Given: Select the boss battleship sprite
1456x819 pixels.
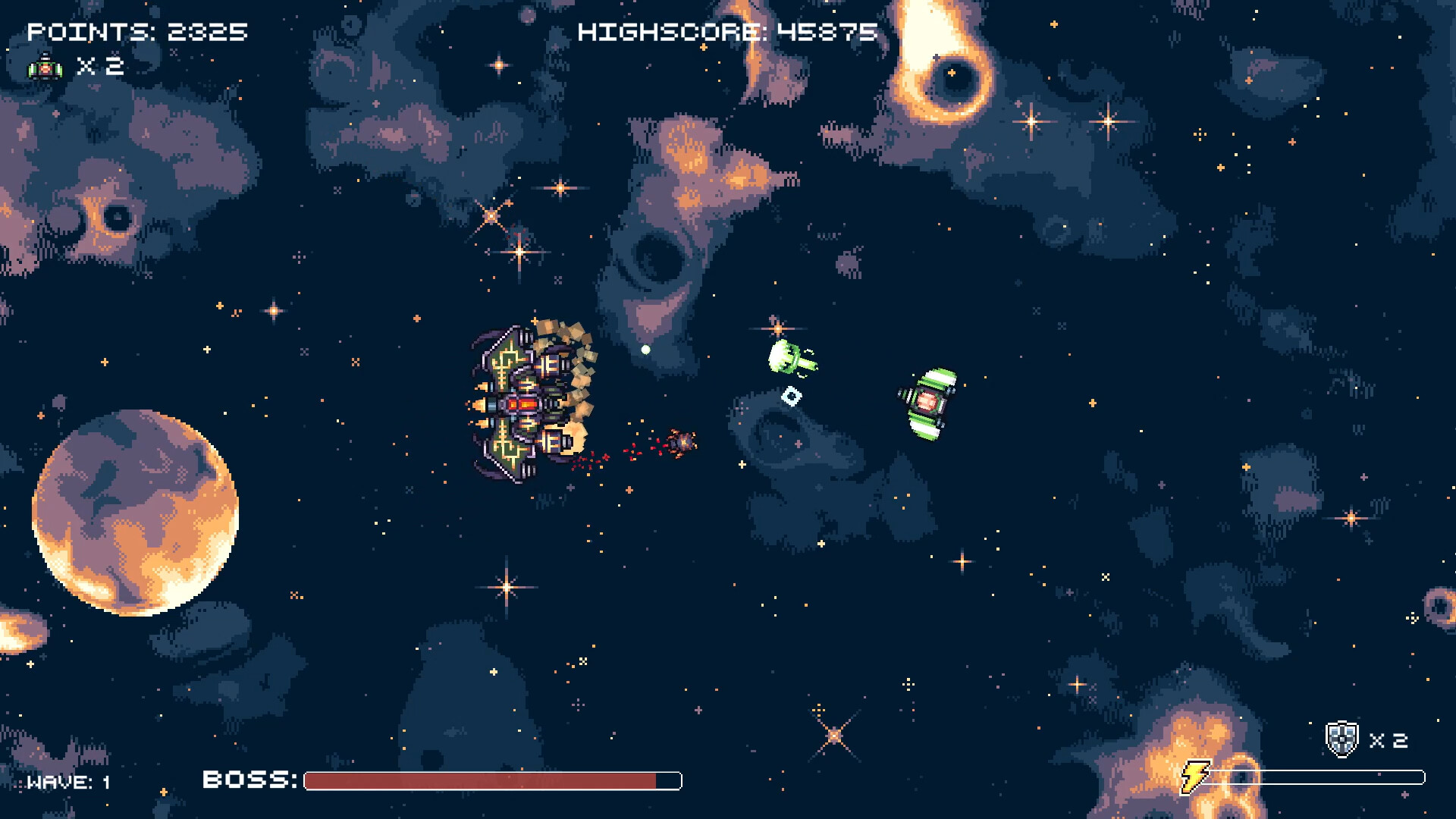Looking at the screenshot, I should point(523,398).
